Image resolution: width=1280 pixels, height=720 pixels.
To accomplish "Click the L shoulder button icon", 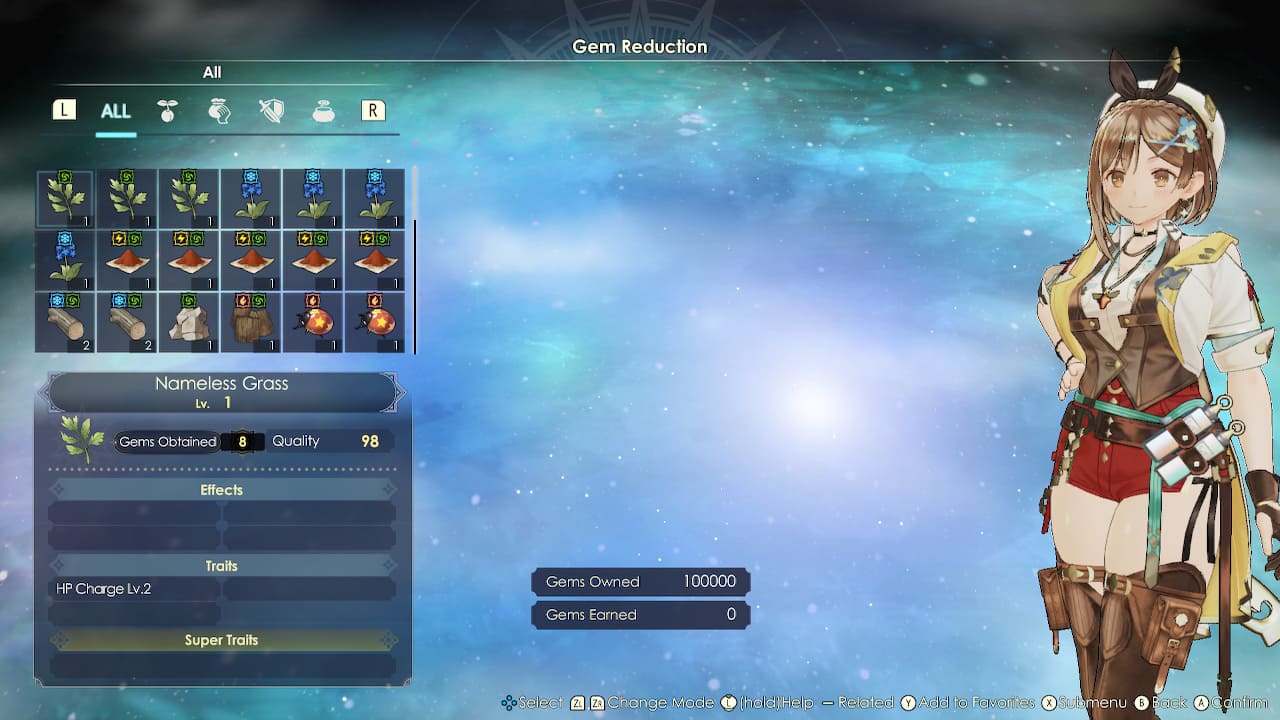I will 64,110.
